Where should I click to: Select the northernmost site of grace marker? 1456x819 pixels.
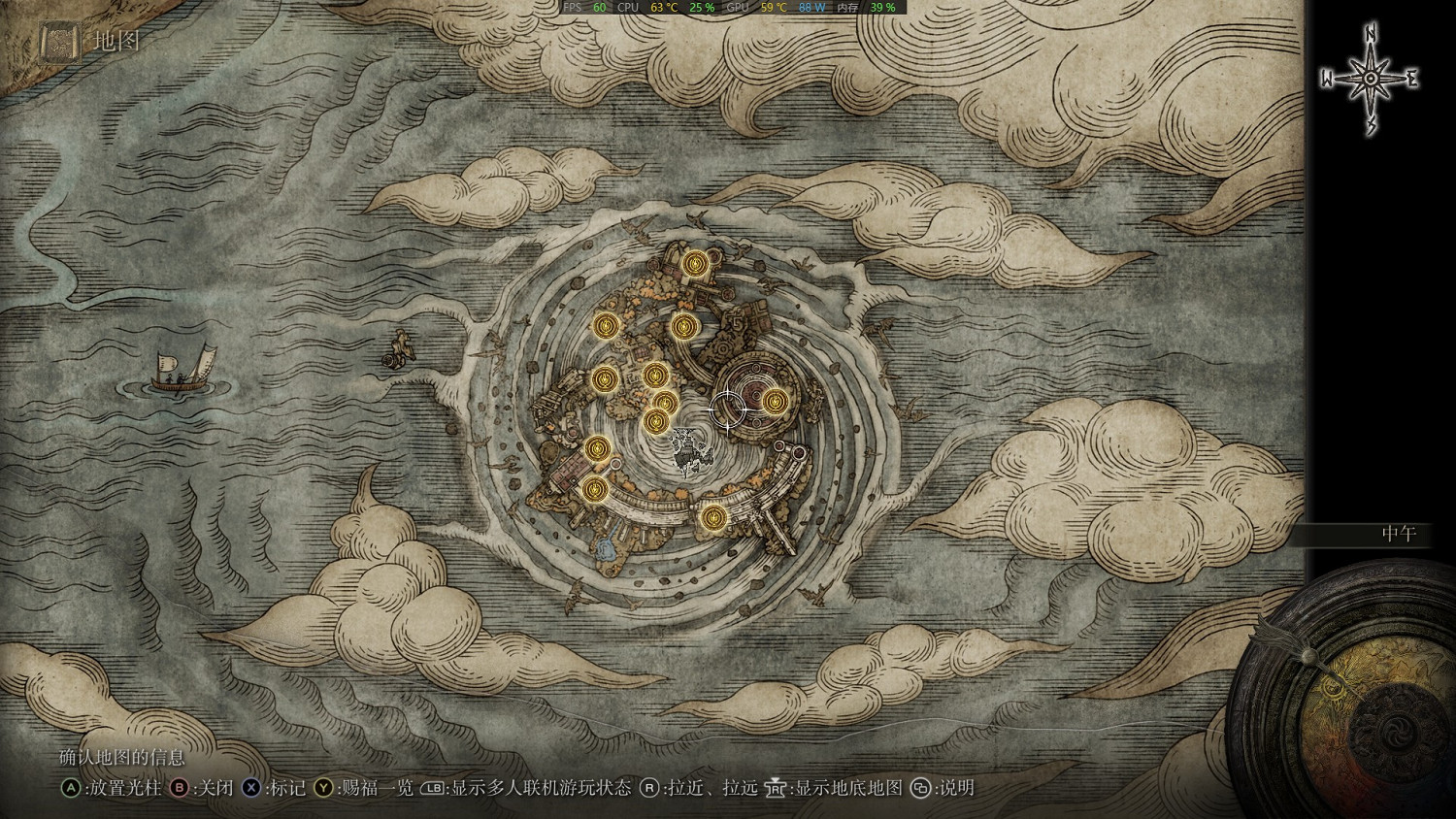click(695, 263)
